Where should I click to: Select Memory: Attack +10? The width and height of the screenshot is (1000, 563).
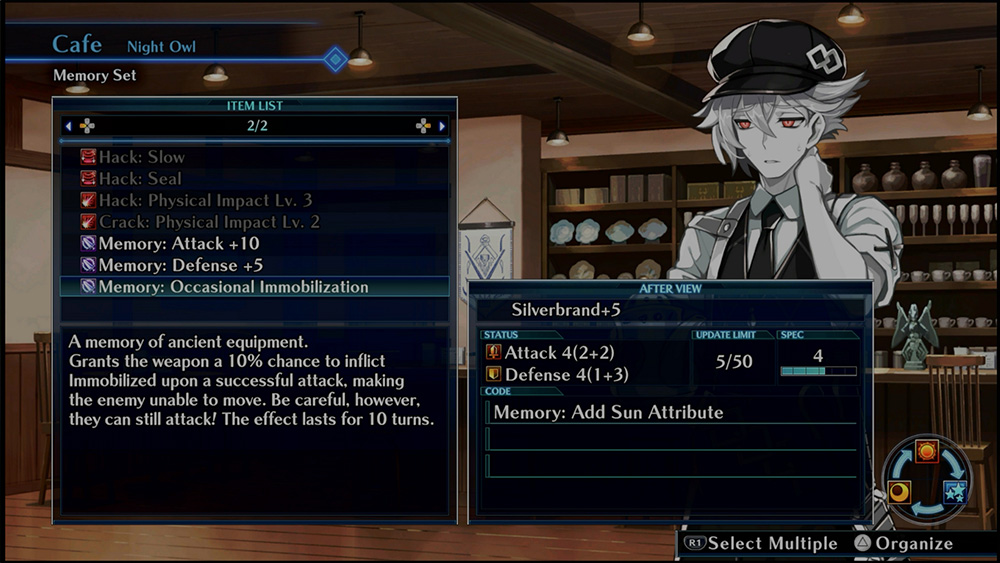click(x=178, y=244)
